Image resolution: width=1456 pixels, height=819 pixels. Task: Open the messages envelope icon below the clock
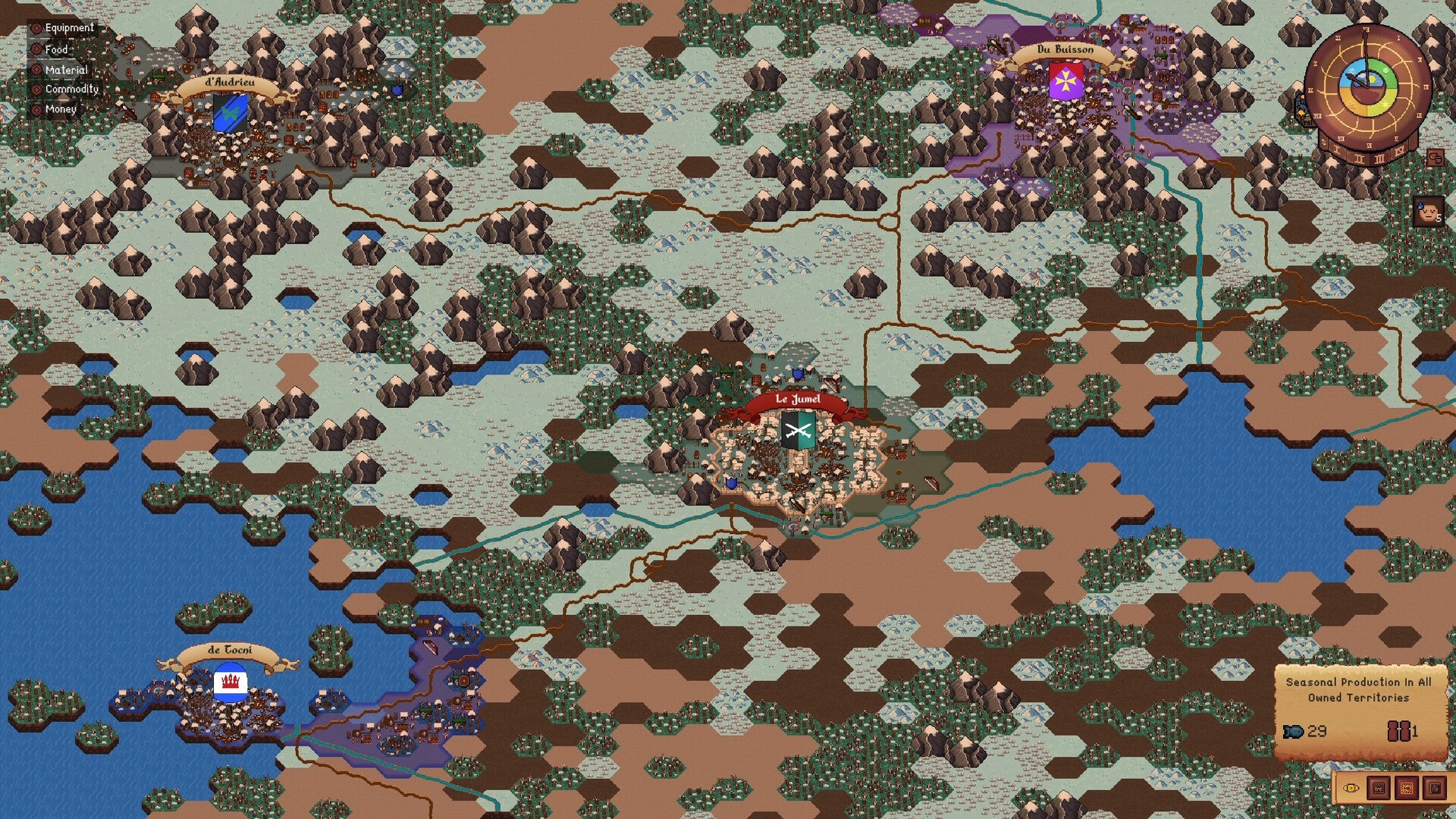(1435, 157)
